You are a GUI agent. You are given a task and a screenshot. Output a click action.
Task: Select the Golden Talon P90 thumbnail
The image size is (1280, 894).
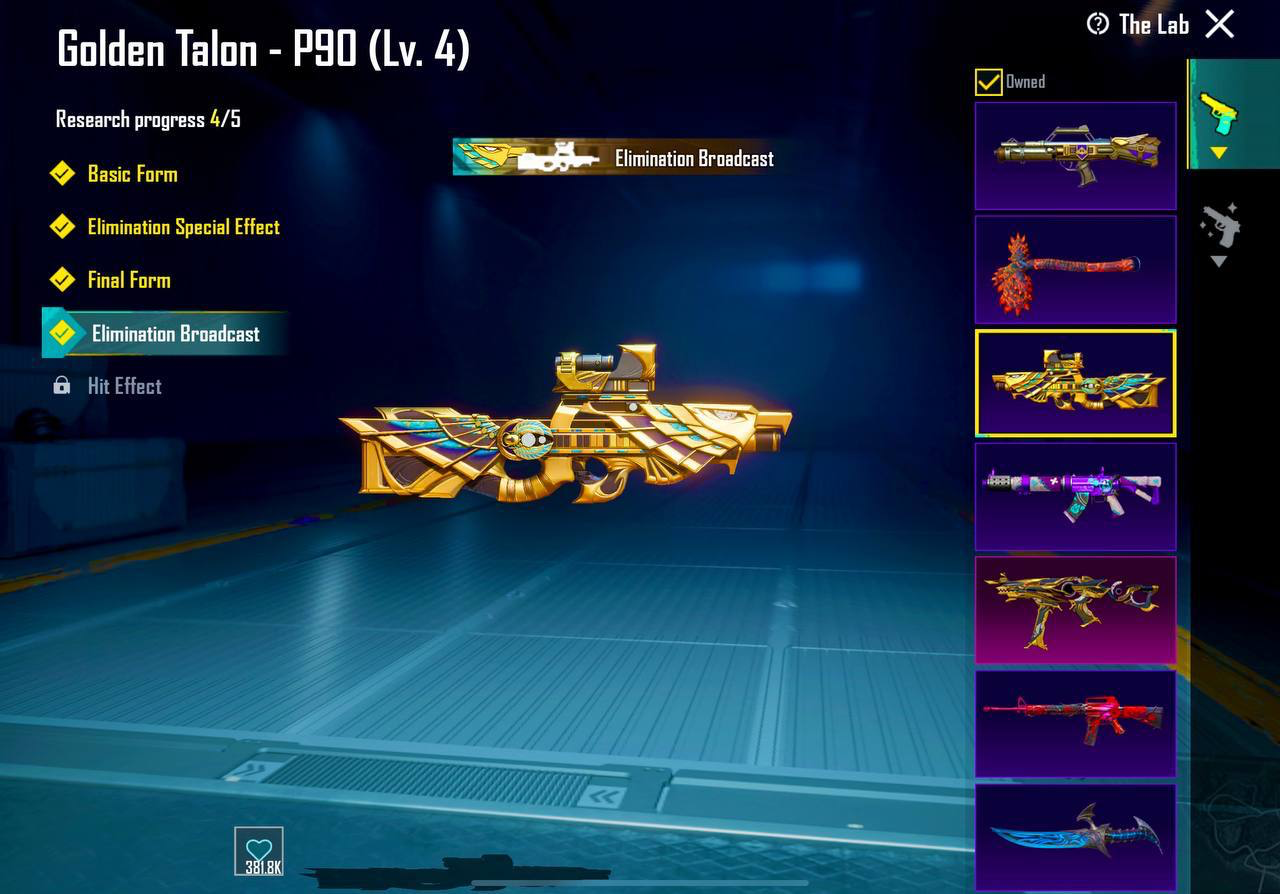(x=1075, y=384)
